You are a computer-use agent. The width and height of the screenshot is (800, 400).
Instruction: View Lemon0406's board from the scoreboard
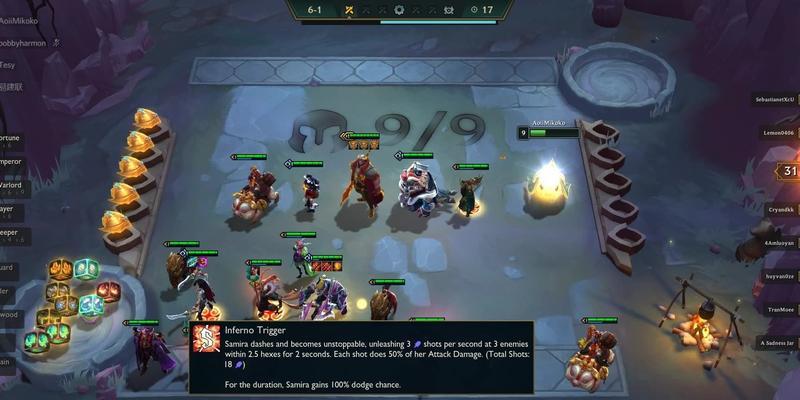[775, 132]
